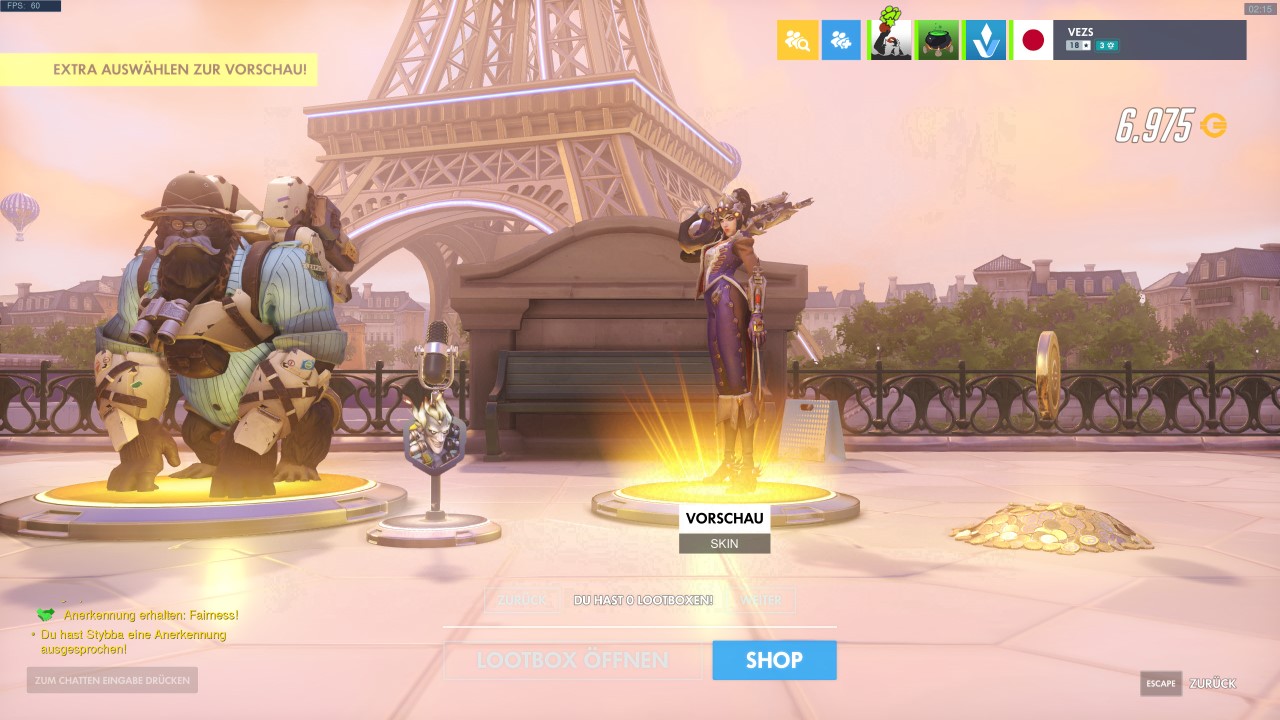Image resolution: width=1280 pixels, height=720 pixels.
Task: Open the Shop to buy lootboxes
Action: pos(774,660)
